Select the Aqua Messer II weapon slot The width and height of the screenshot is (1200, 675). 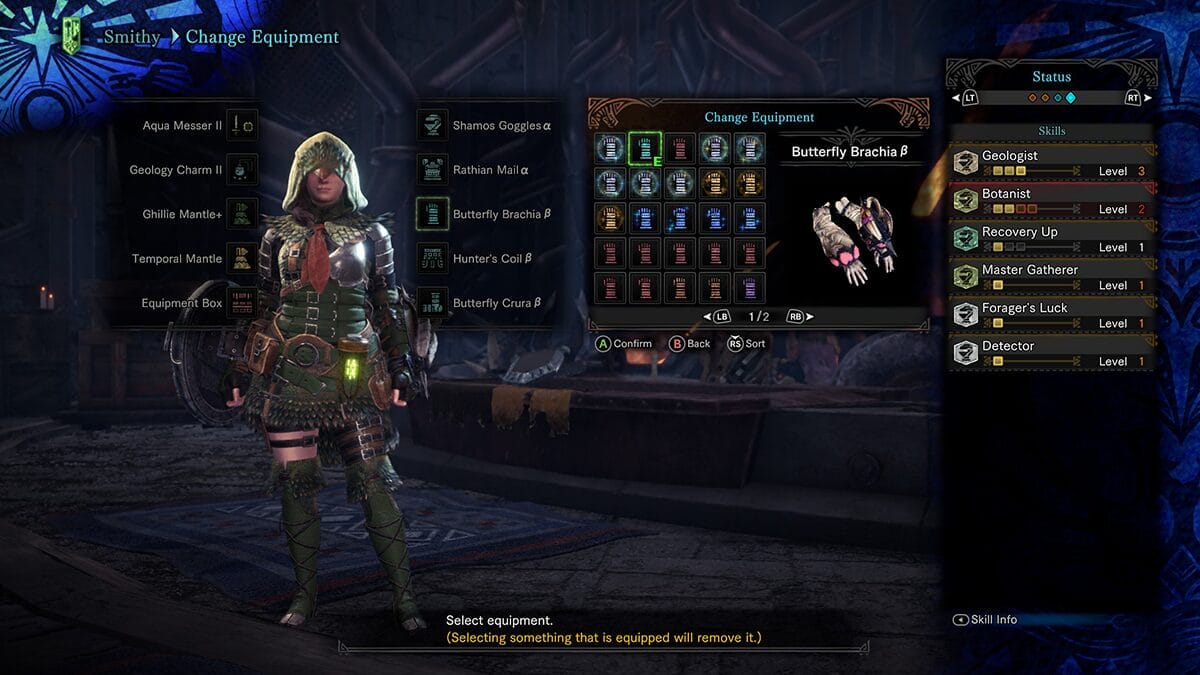tap(242, 126)
